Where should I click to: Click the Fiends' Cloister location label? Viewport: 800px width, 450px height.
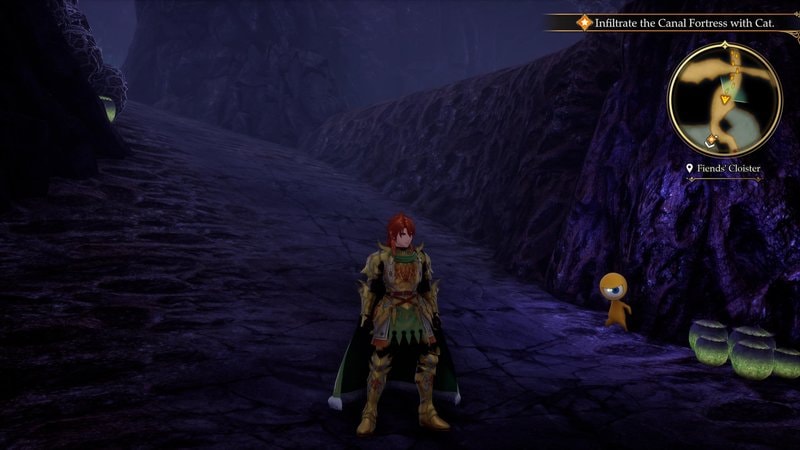[x=724, y=169]
